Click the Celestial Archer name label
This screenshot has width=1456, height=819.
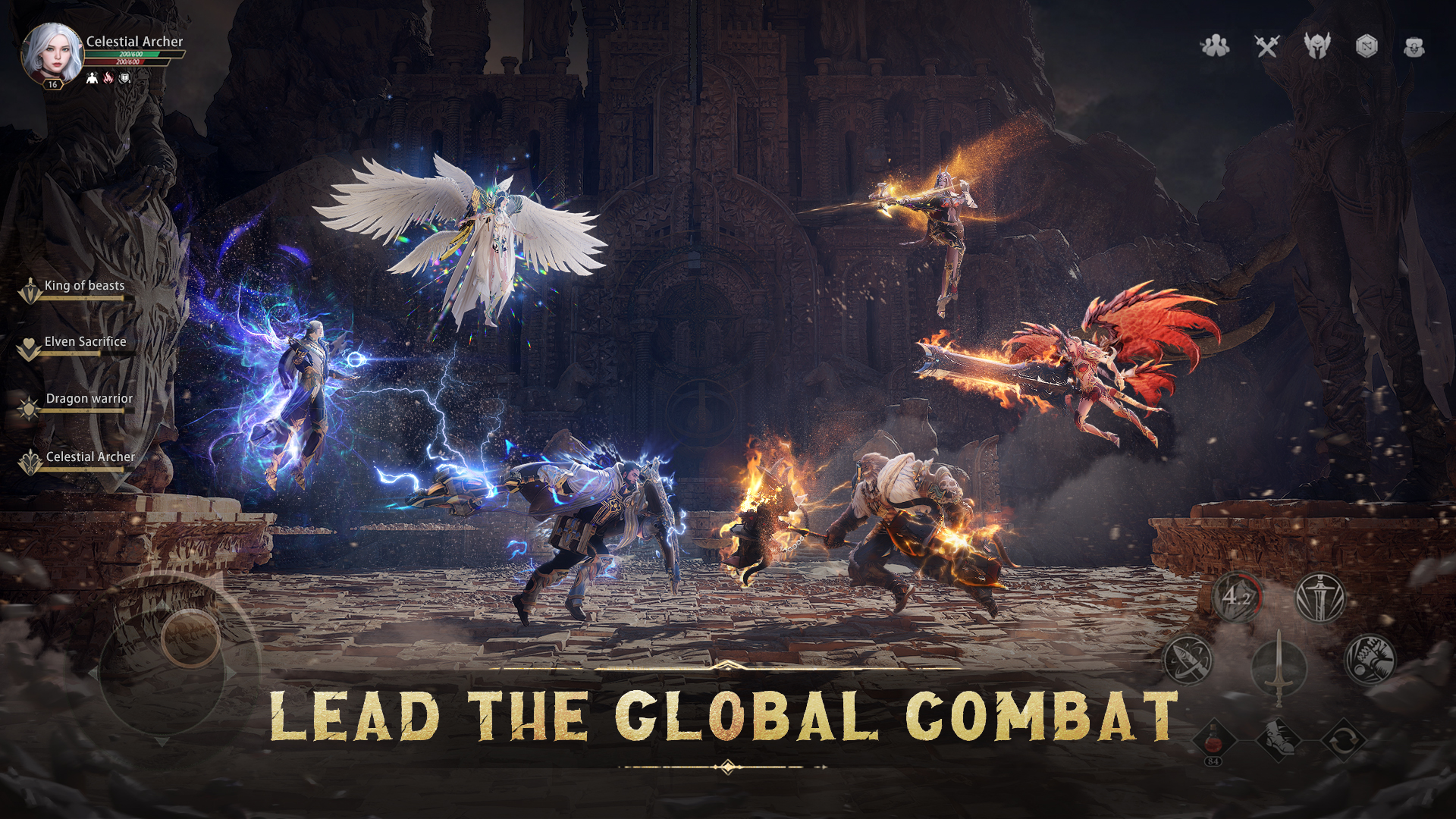pos(134,42)
